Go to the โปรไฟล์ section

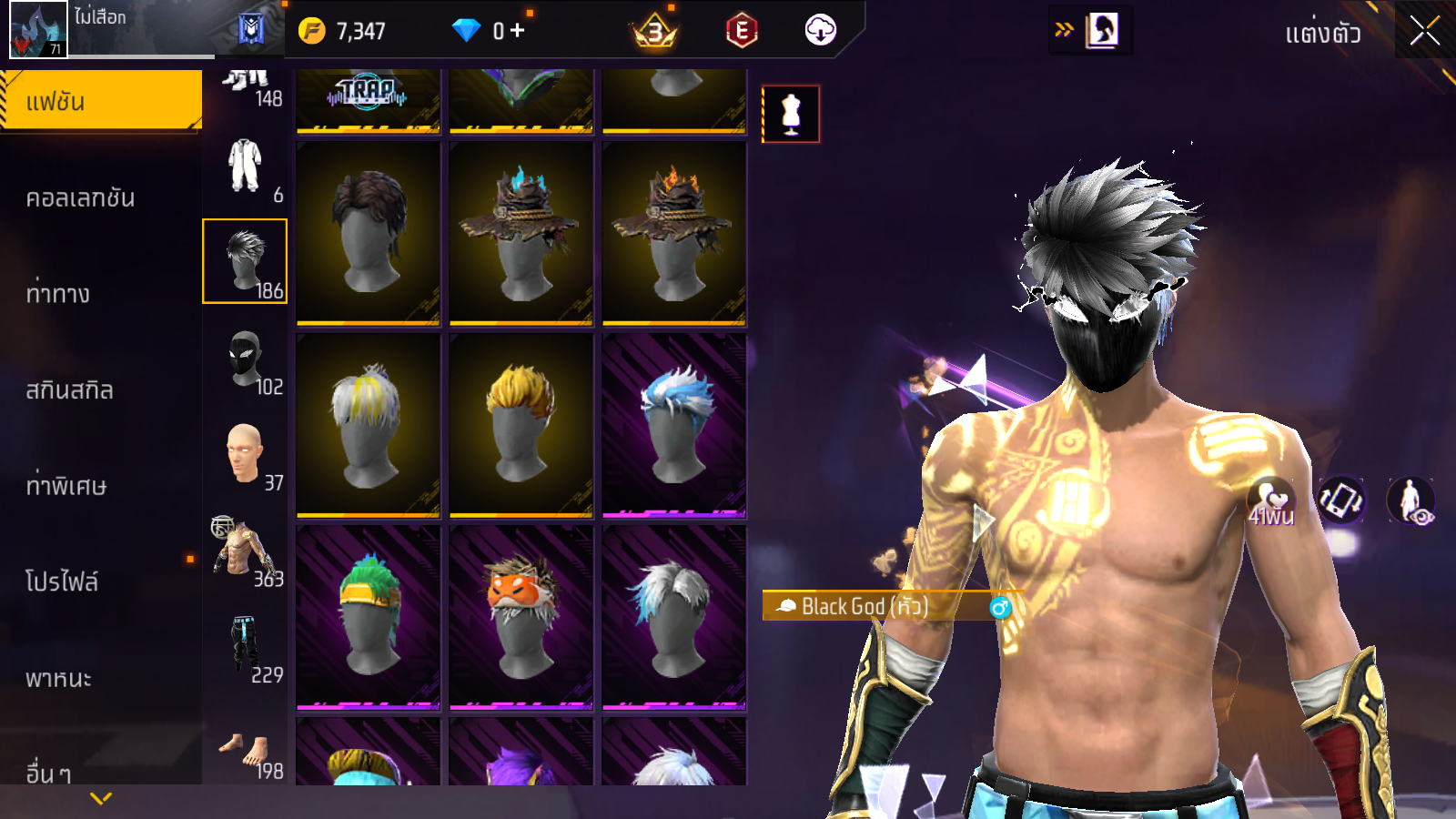coord(62,581)
